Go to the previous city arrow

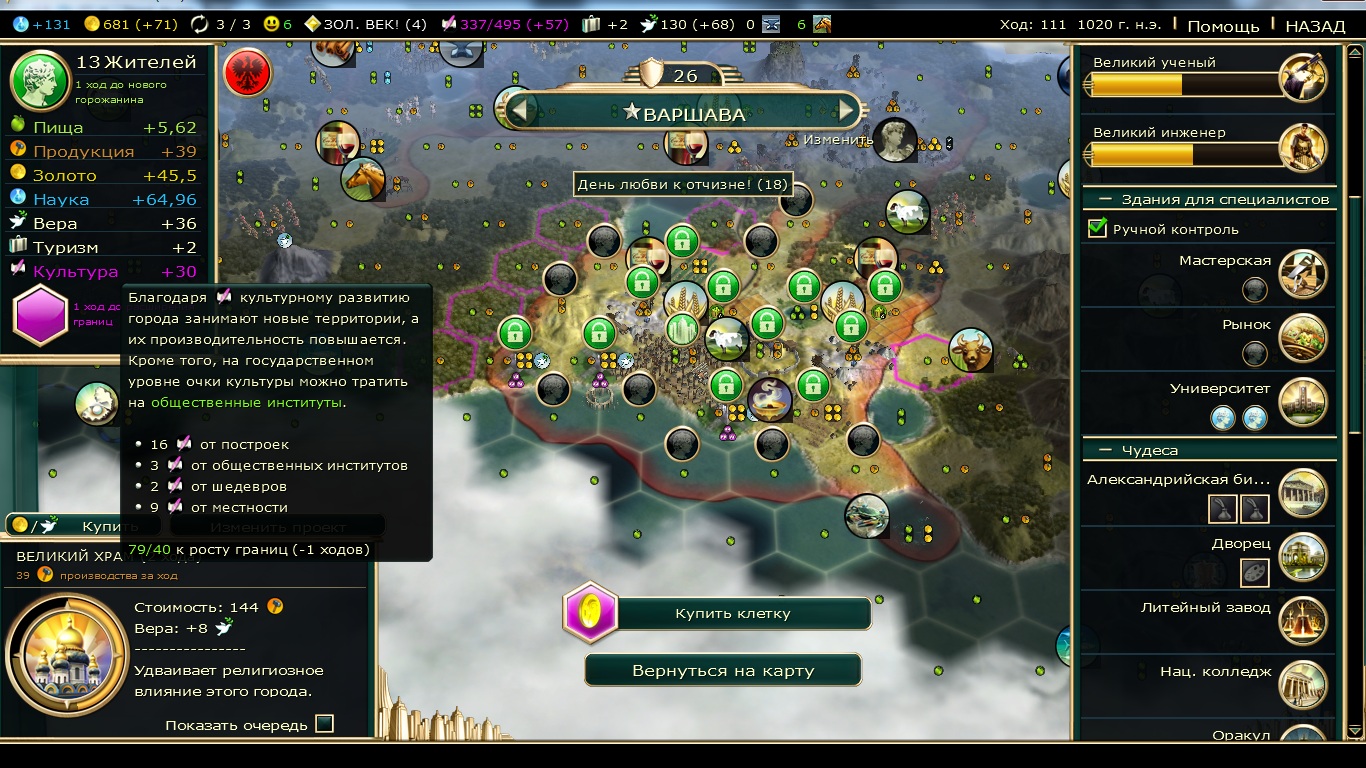click(520, 111)
